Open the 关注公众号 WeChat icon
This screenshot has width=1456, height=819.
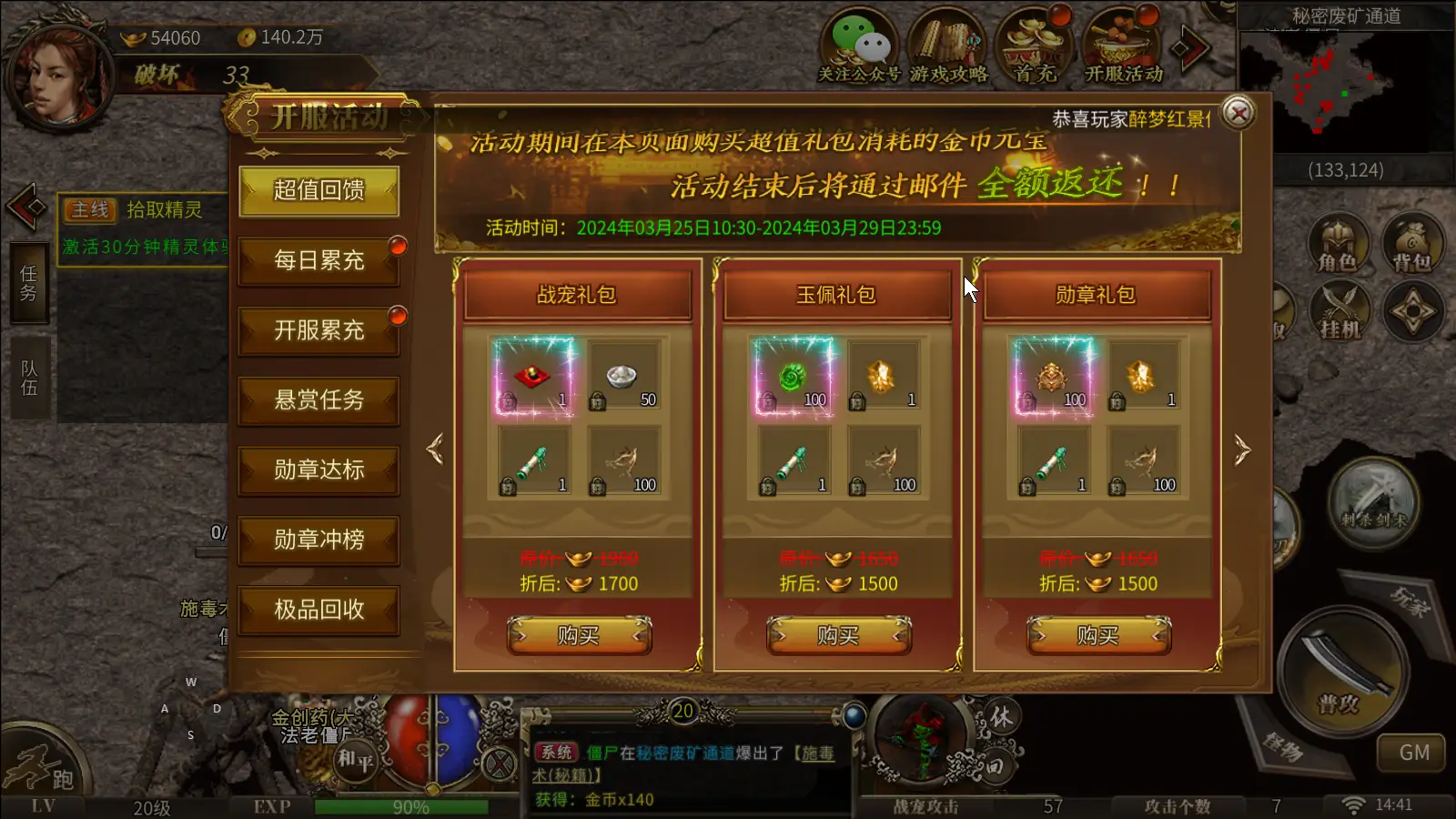(858, 47)
